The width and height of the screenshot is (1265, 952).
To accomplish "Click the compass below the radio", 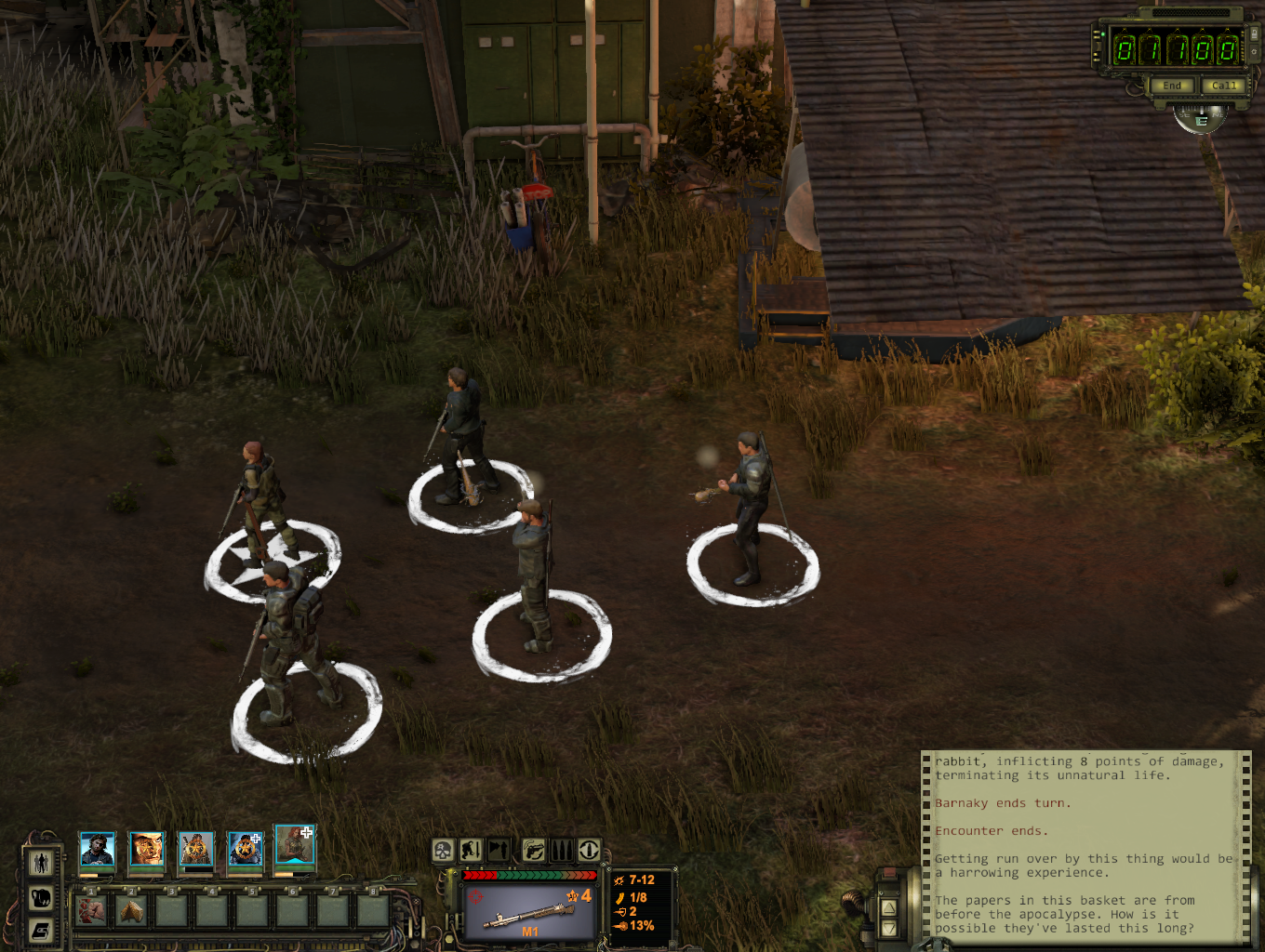I will tap(1200, 119).
